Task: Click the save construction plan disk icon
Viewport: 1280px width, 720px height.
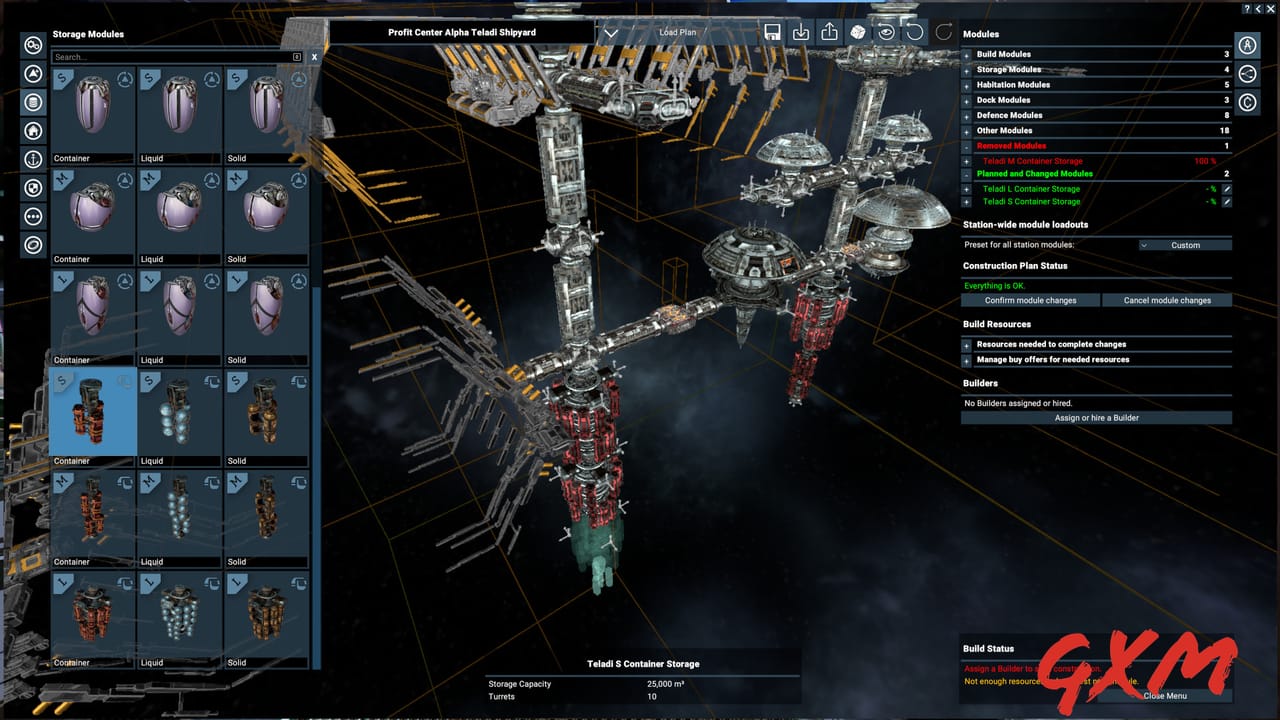Action: click(x=773, y=32)
